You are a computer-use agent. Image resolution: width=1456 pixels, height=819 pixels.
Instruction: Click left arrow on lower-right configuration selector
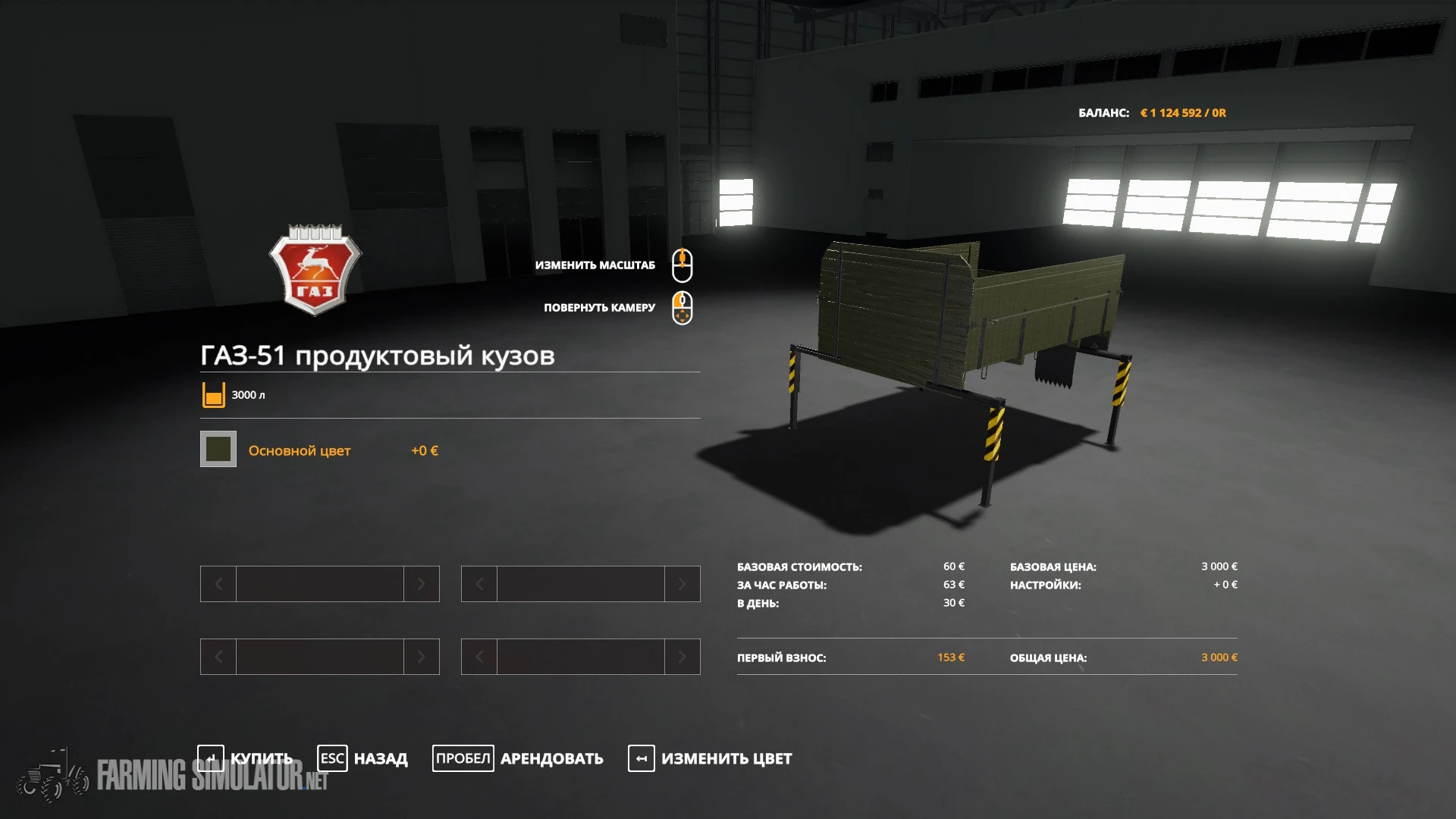click(x=479, y=657)
